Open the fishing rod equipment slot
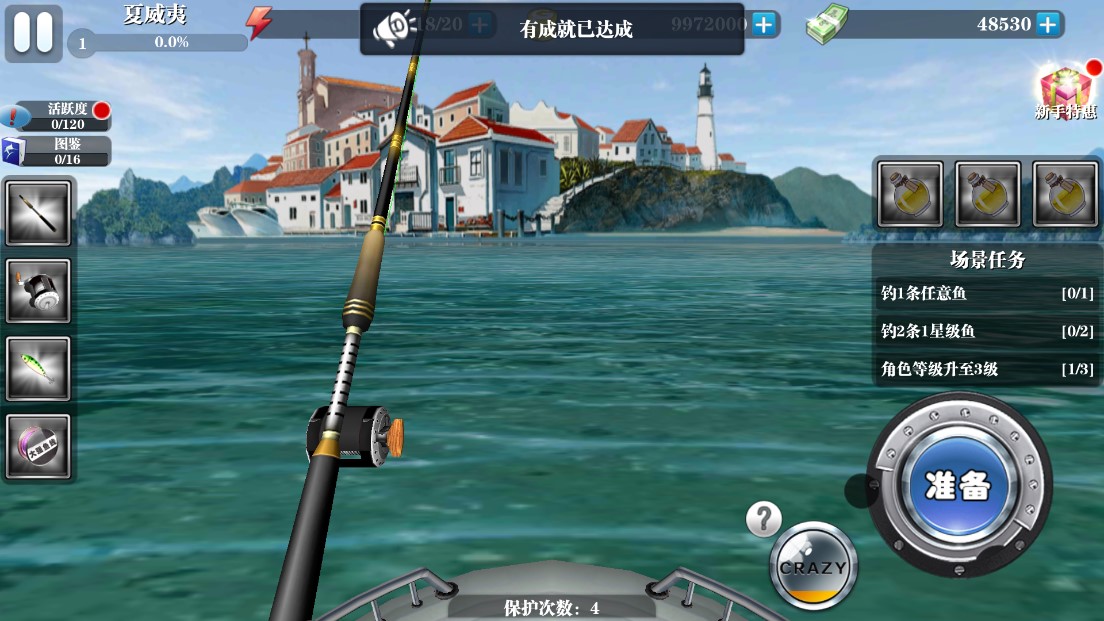Screen dimensions: 1104x621 [x=39, y=213]
